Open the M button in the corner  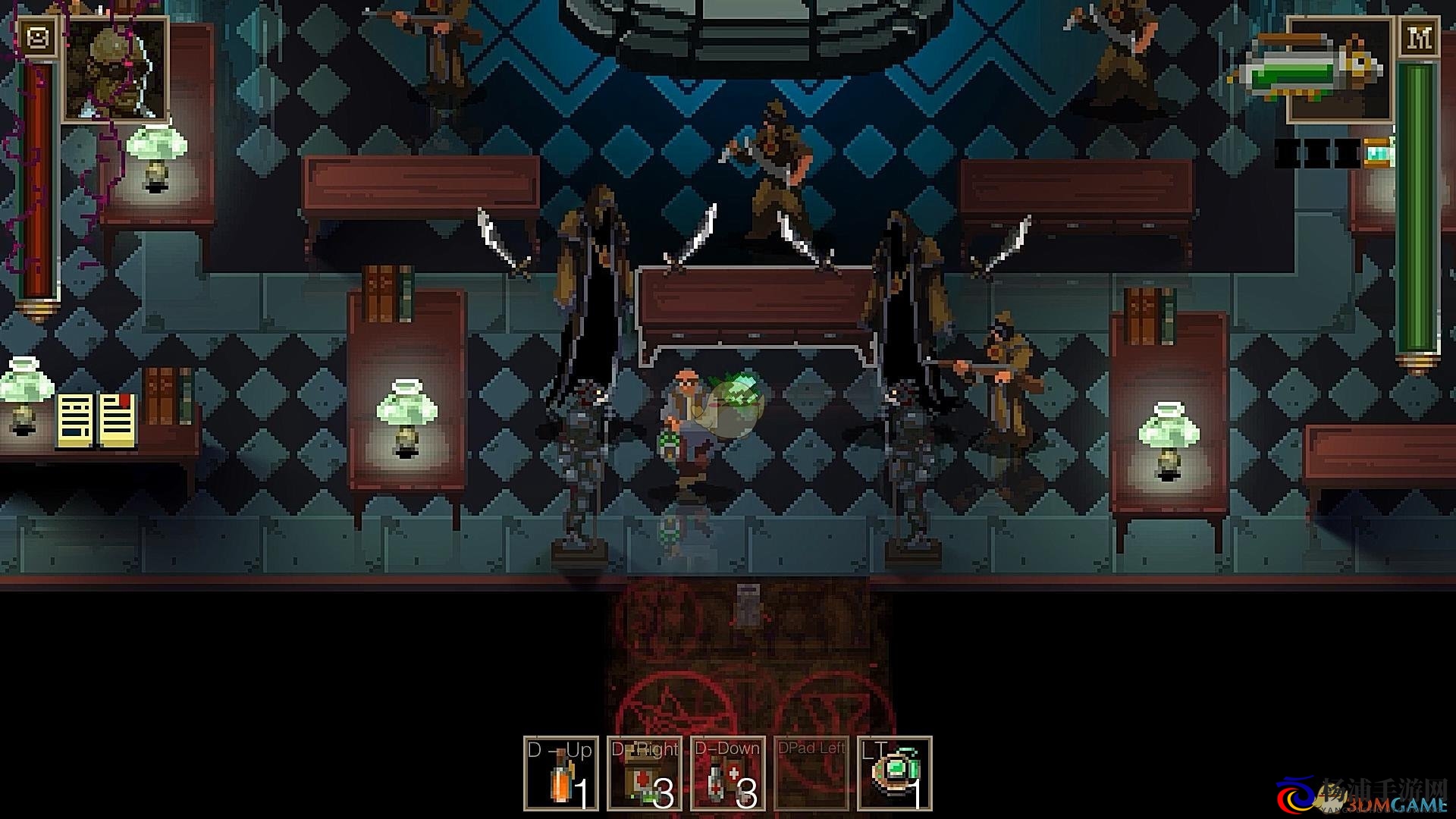(1419, 37)
